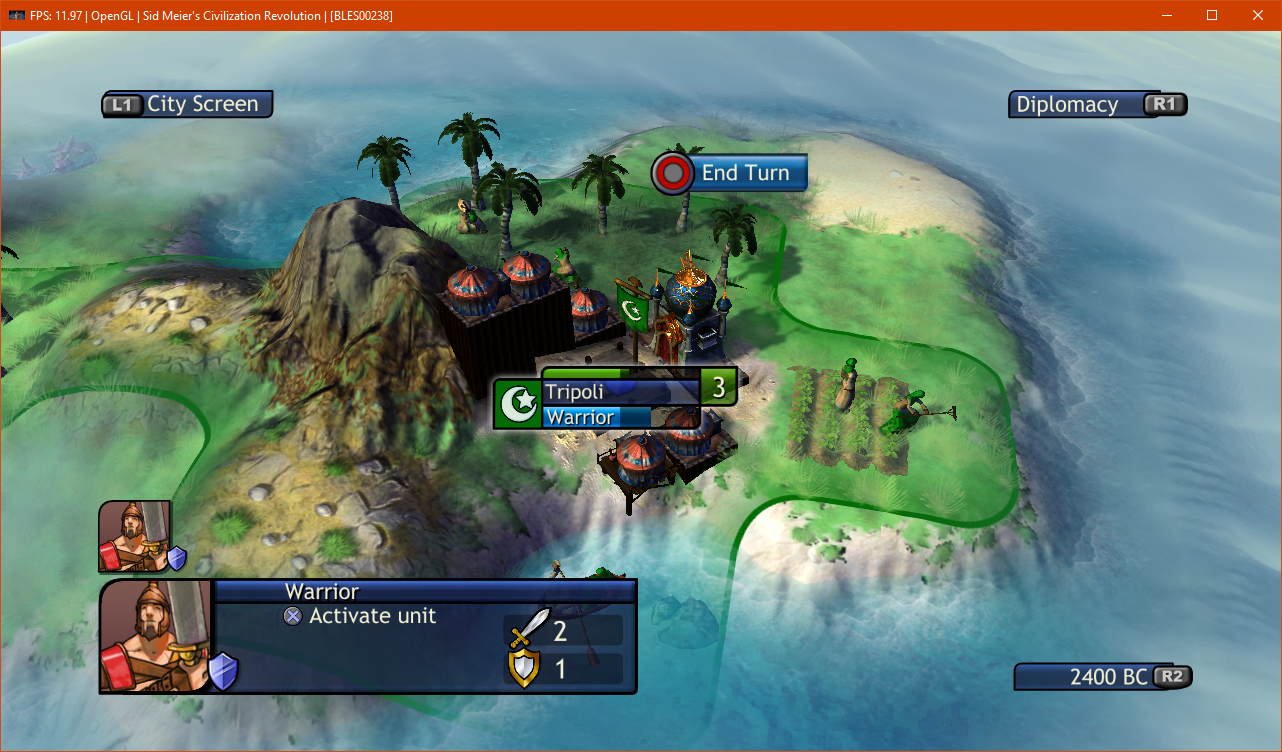The width and height of the screenshot is (1282, 752).
Task: Maximize the game window
Action: tap(1212, 15)
